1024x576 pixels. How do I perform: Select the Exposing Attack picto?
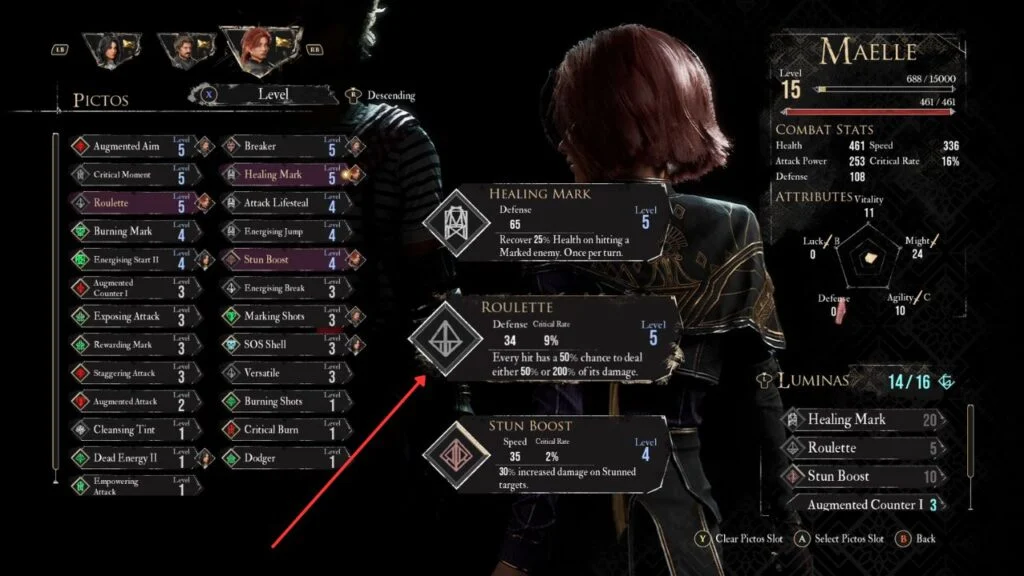click(127, 316)
